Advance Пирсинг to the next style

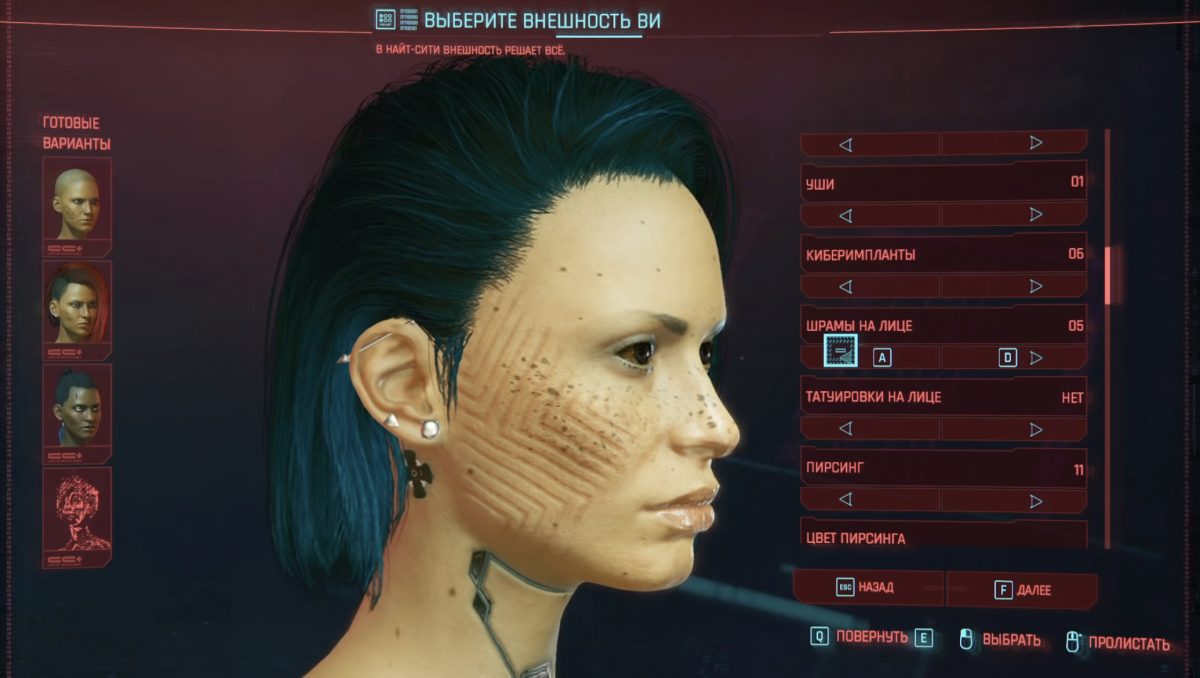pyautogui.click(x=1036, y=500)
